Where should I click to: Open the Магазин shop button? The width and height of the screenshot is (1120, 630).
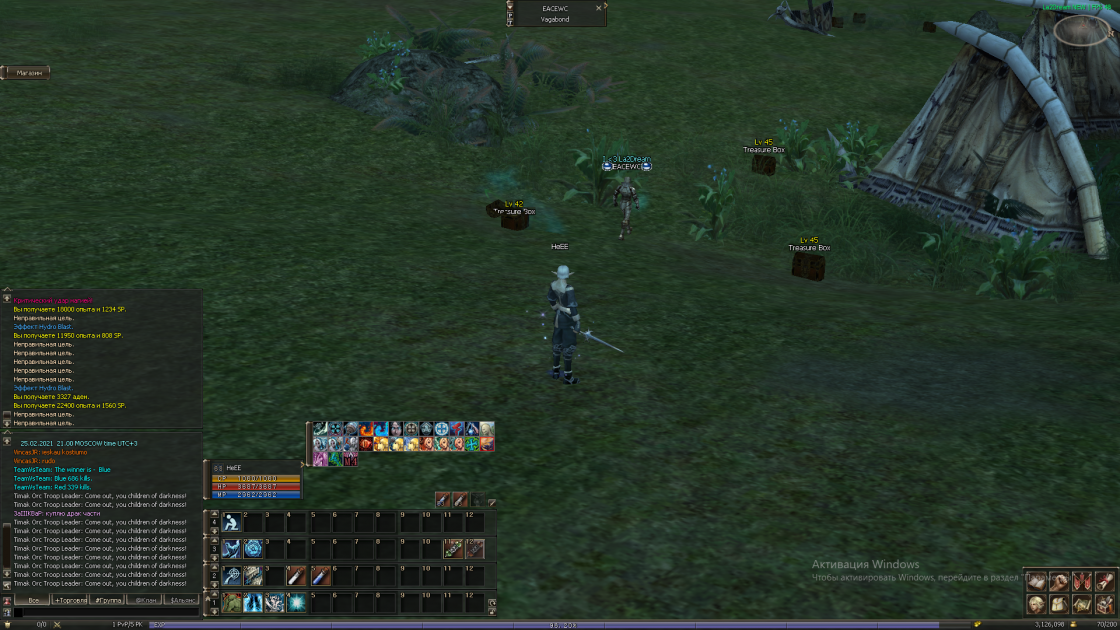coord(28,73)
